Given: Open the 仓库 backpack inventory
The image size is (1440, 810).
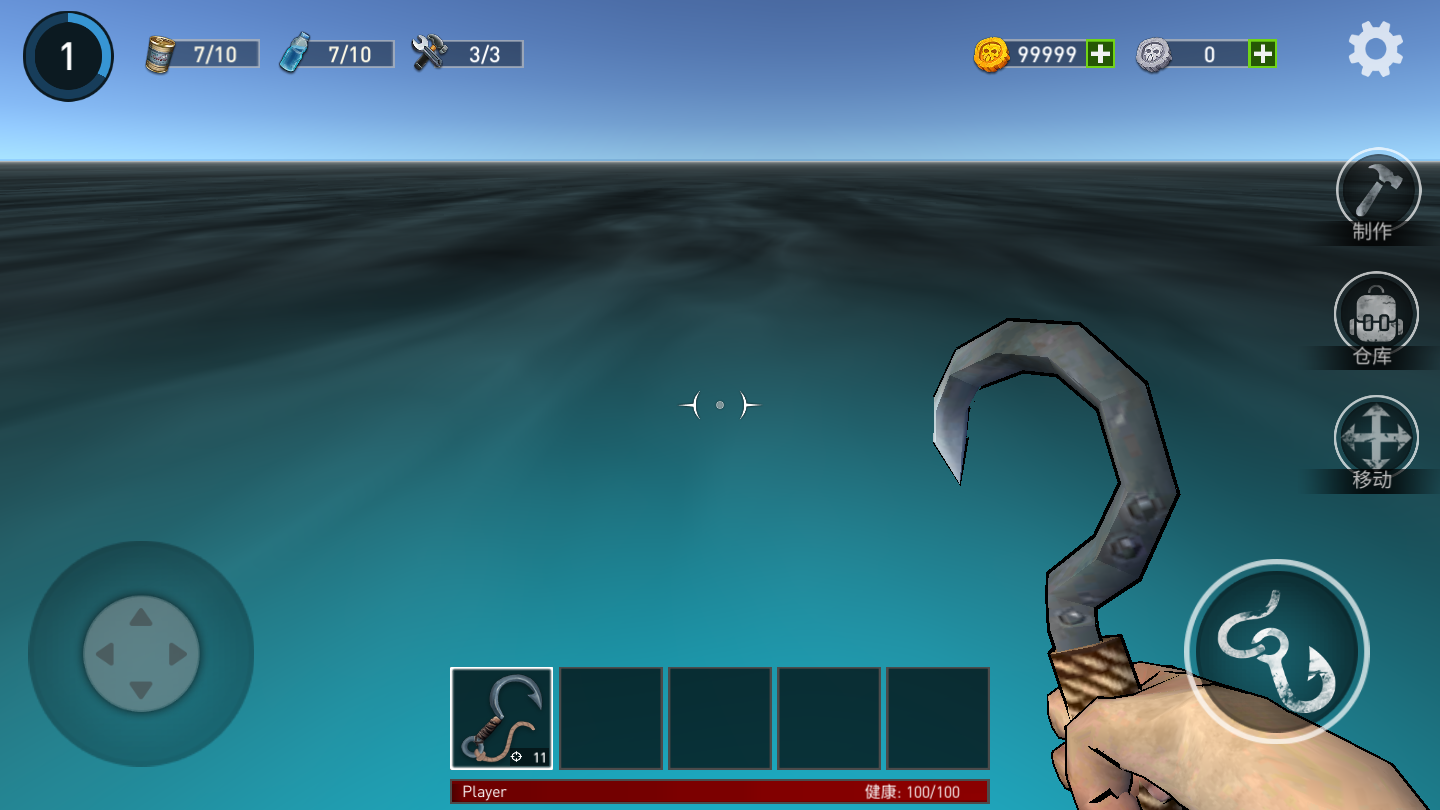Looking at the screenshot, I should click(1376, 314).
